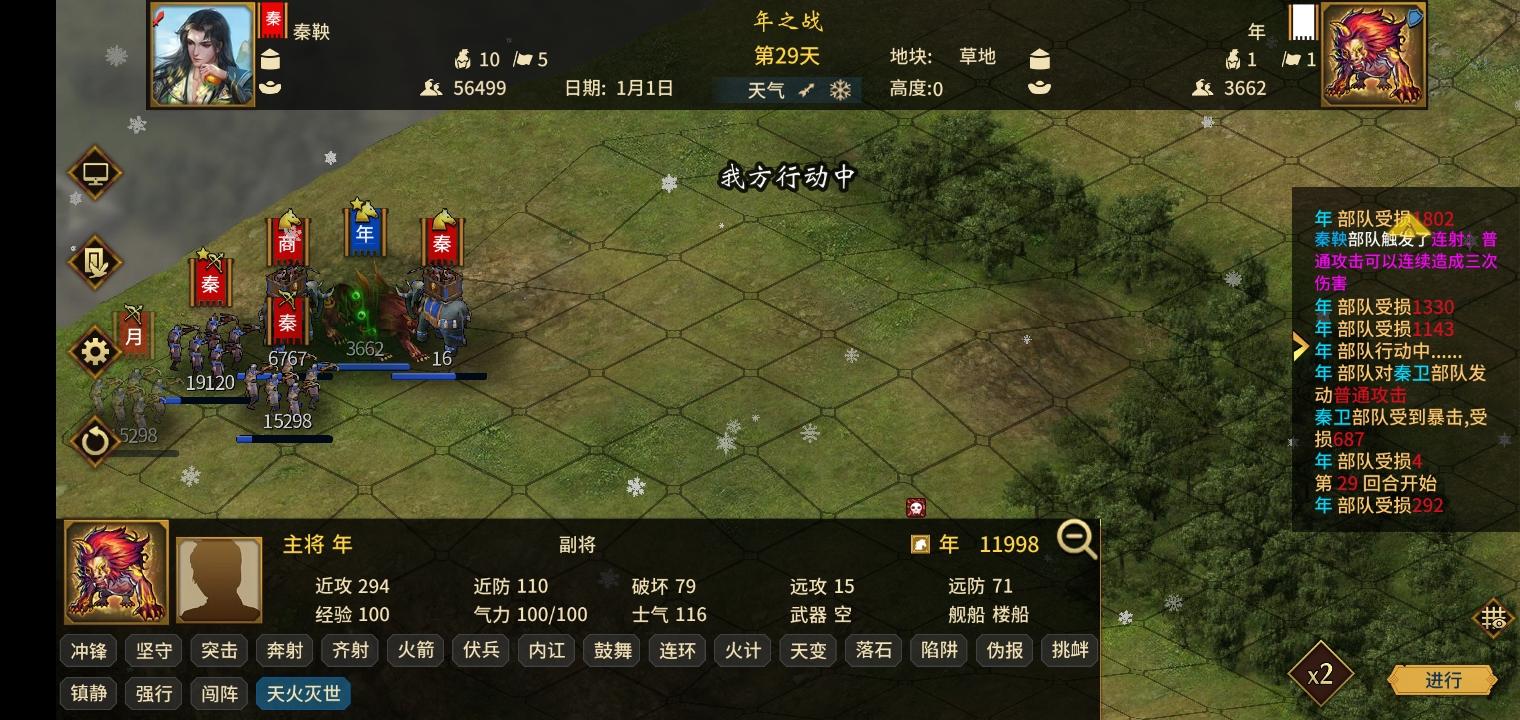Open the settings gear icon on left sidebar
Image resolution: width=1520 pixels, height=720 pixels.
pos(95,351)
